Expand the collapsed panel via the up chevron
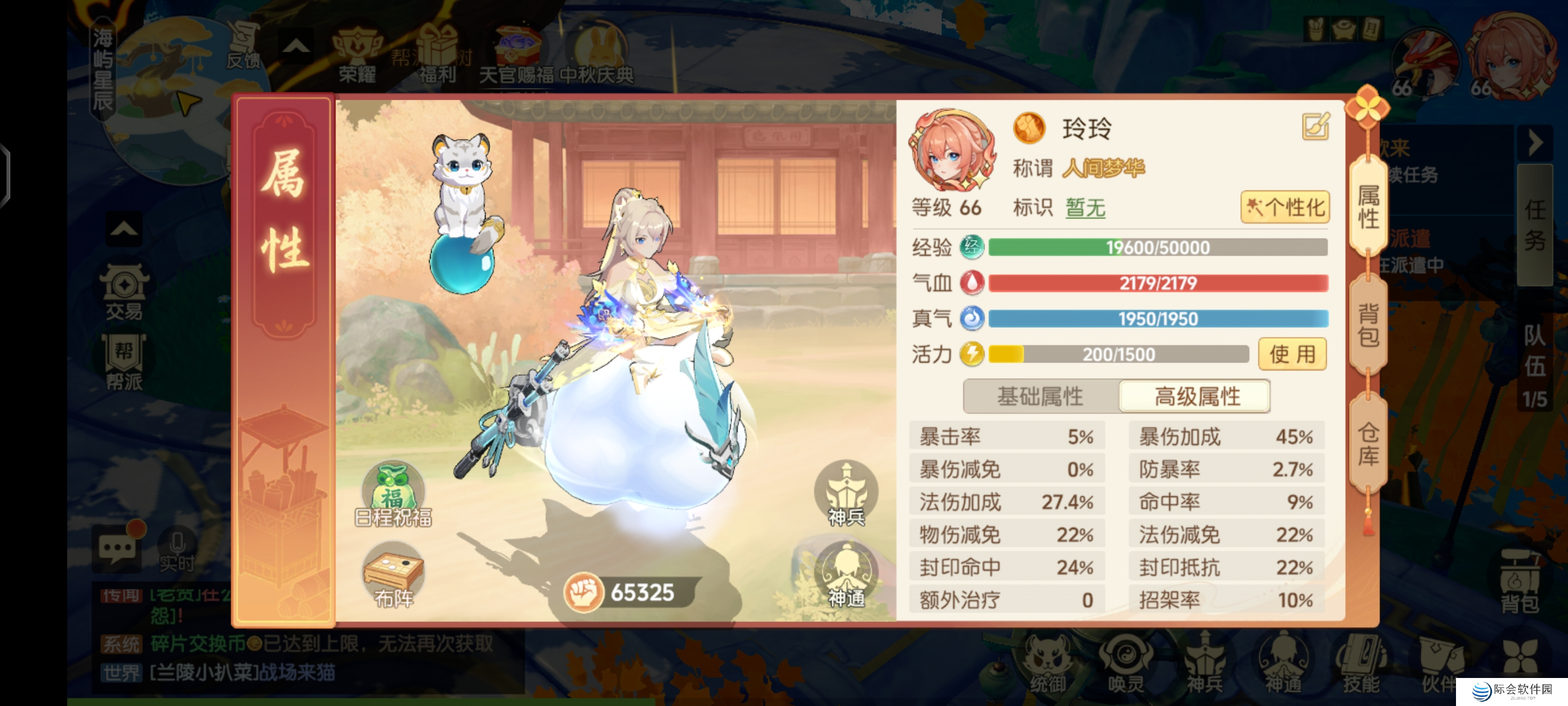The image size is (1568, 706). (295, 46)
